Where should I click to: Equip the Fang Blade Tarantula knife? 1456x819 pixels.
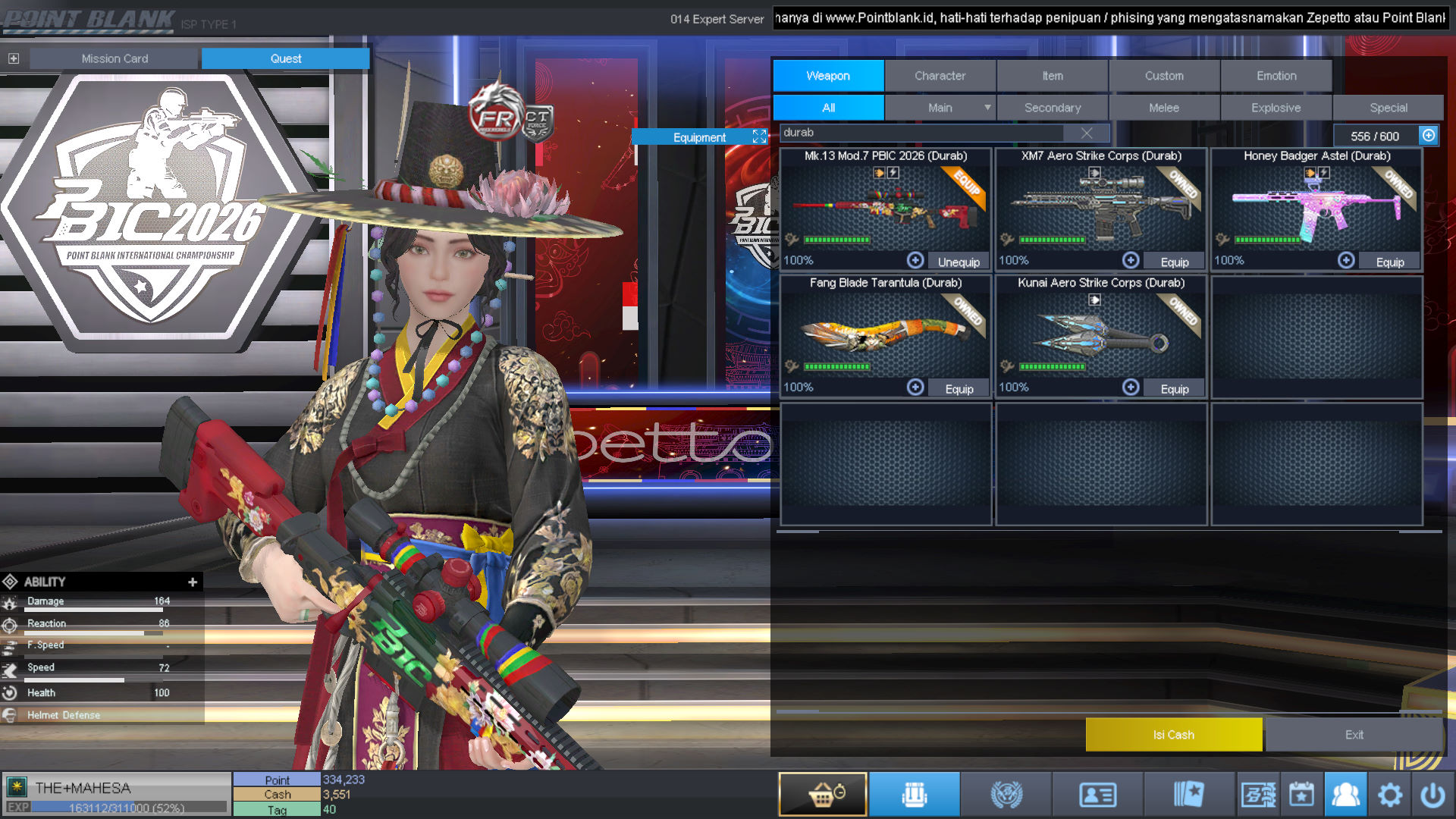[x=959, y=388]
